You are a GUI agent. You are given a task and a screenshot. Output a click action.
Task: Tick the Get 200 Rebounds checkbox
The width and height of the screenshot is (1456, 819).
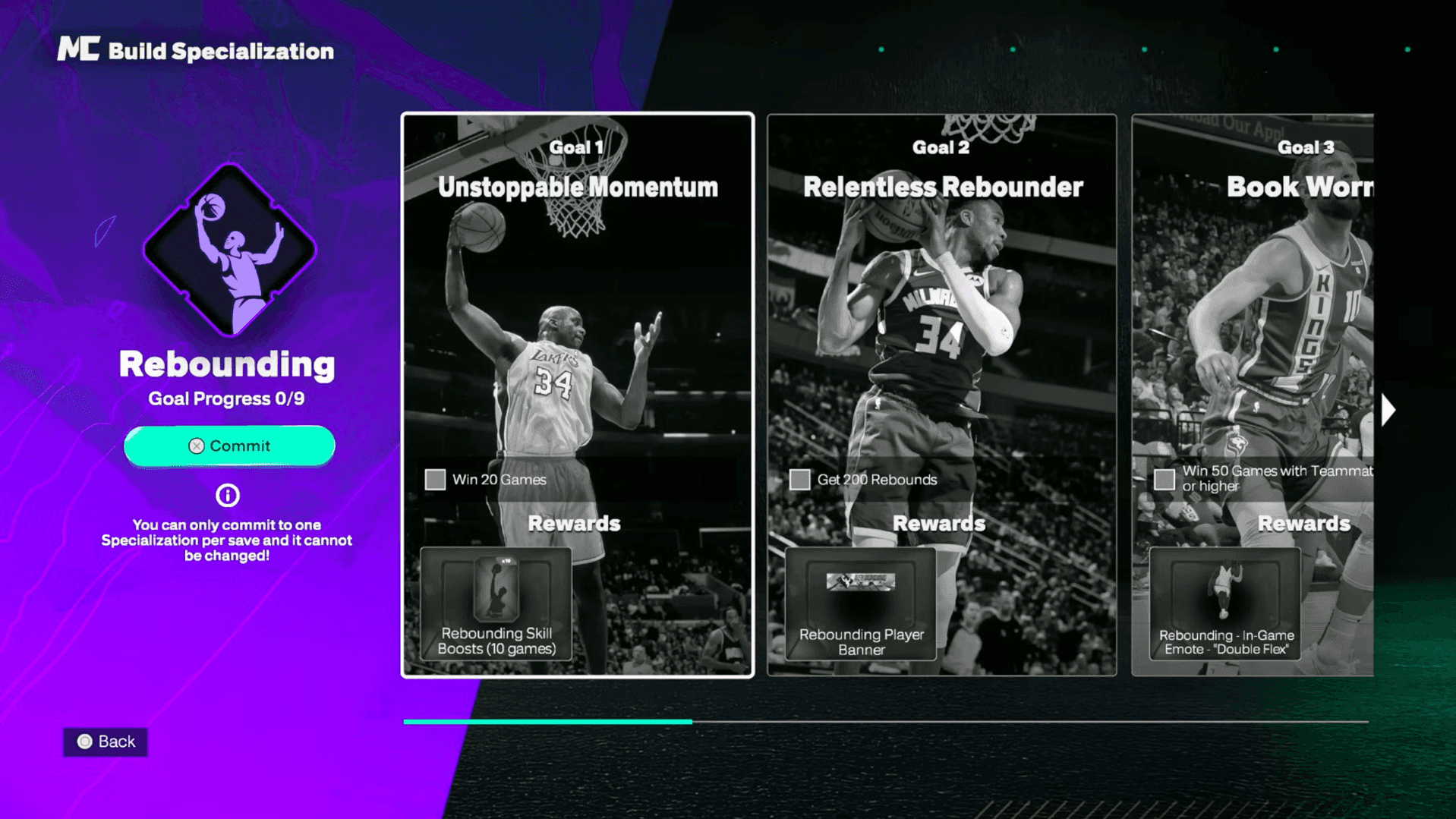click(799, 480)
